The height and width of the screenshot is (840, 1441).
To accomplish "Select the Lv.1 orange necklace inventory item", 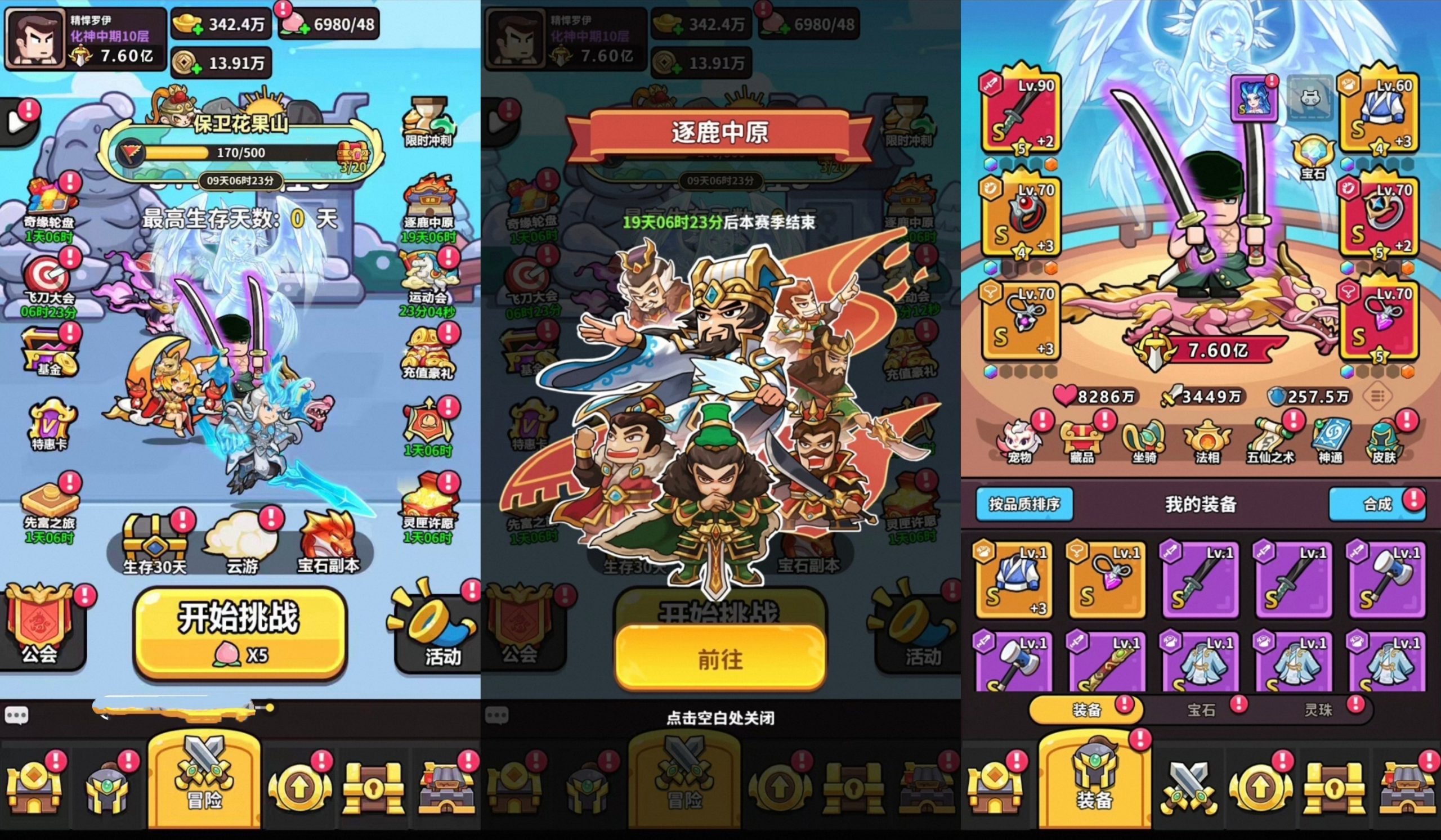I will click(1107, 580).
